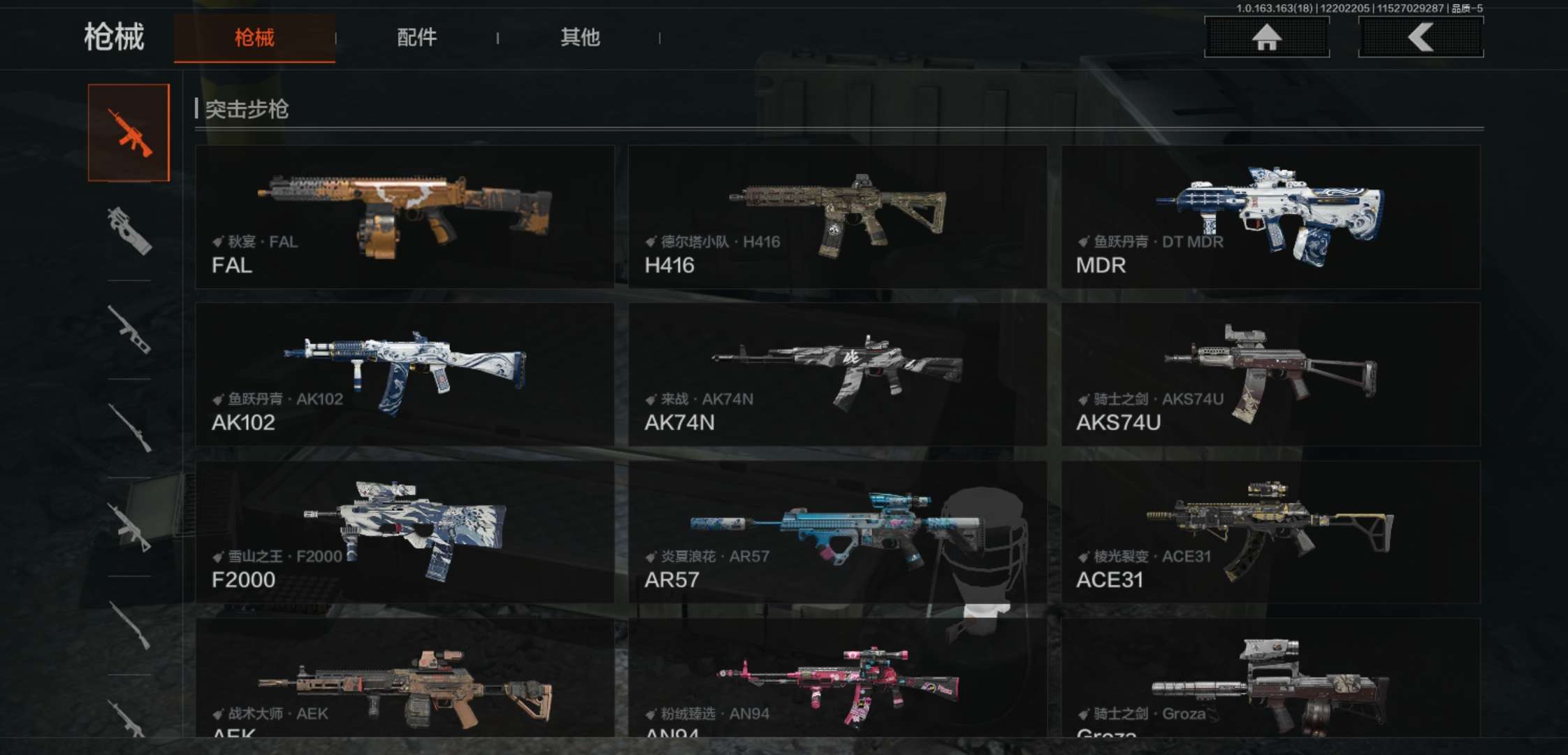Select the F2000 rifle card
1568x755 pixels.
[x=405, y=531]
